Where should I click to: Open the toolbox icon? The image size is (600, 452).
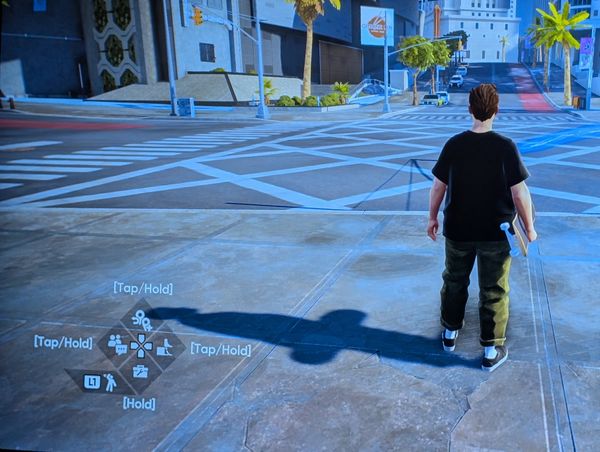pos(141,371)
